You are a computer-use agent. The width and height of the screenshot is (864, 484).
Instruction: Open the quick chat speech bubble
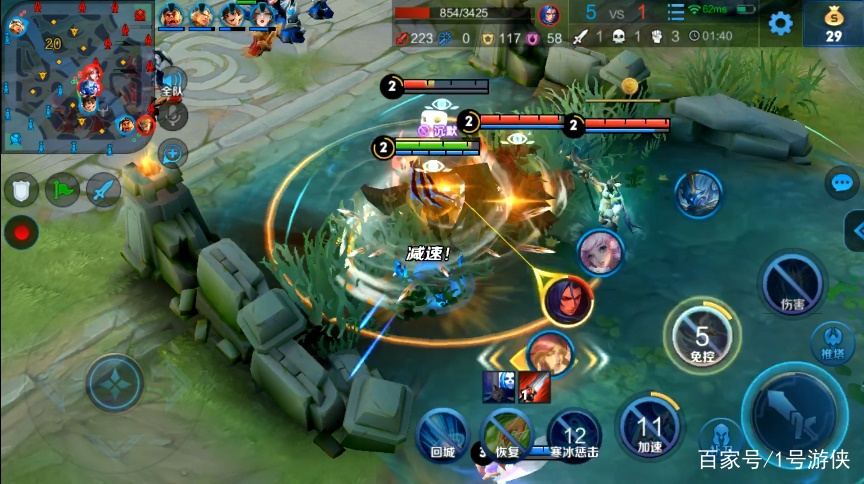pyautogui.click(x=841, y=183)
